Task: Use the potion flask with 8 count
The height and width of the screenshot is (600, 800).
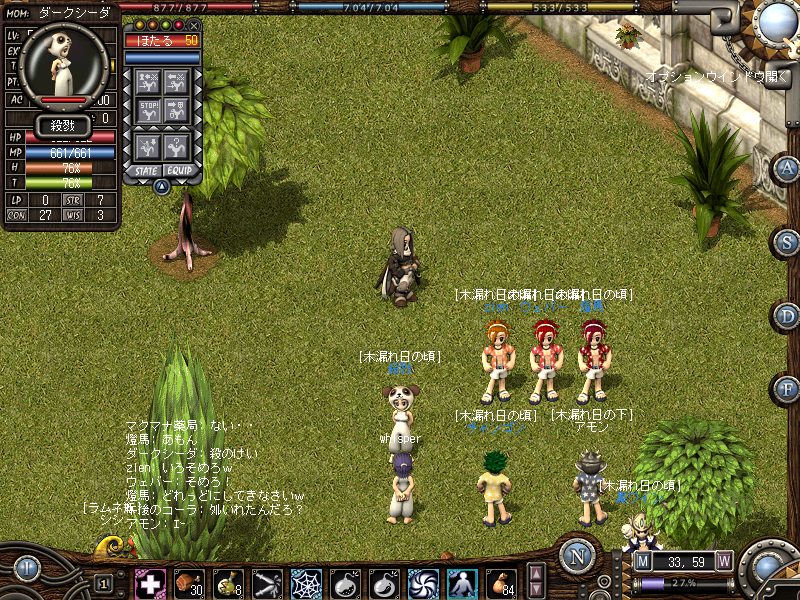Action: [x=227, y=583]
